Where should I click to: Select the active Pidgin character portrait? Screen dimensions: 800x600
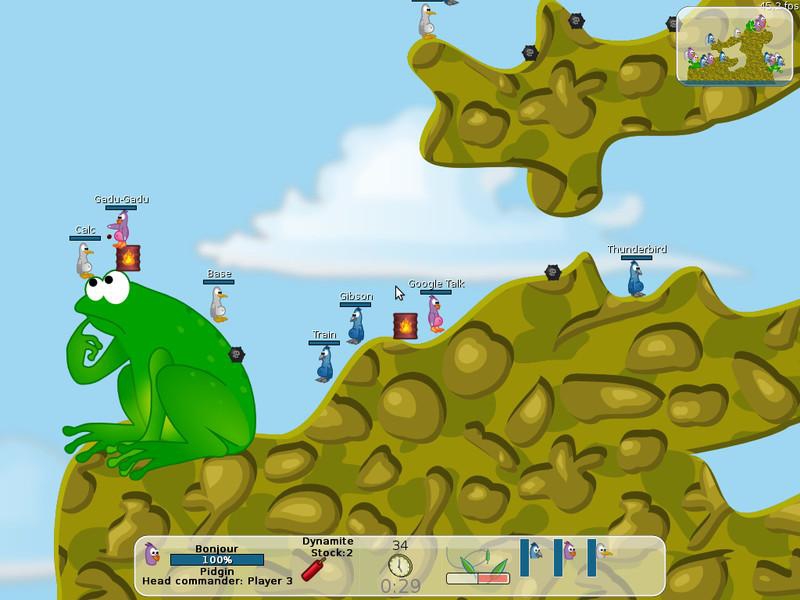(152, 553)
